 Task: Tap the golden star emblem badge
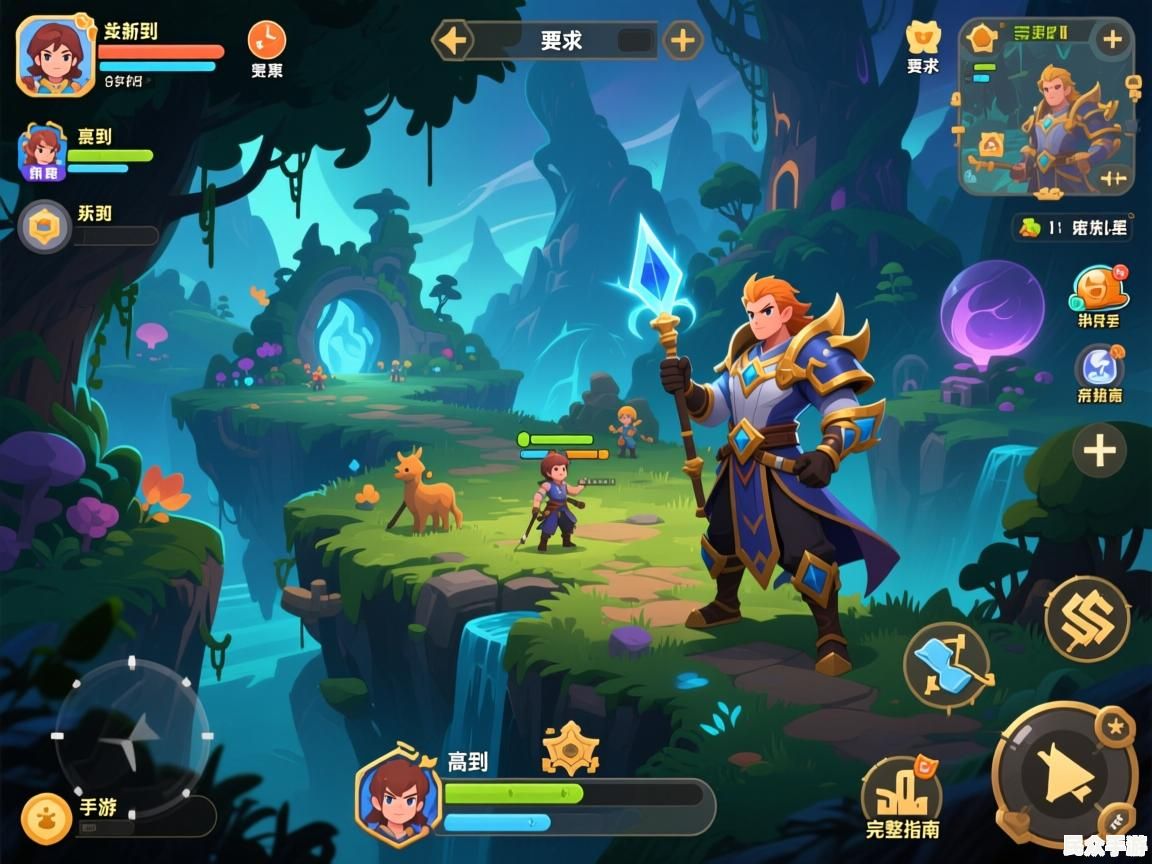coord(570,748)
